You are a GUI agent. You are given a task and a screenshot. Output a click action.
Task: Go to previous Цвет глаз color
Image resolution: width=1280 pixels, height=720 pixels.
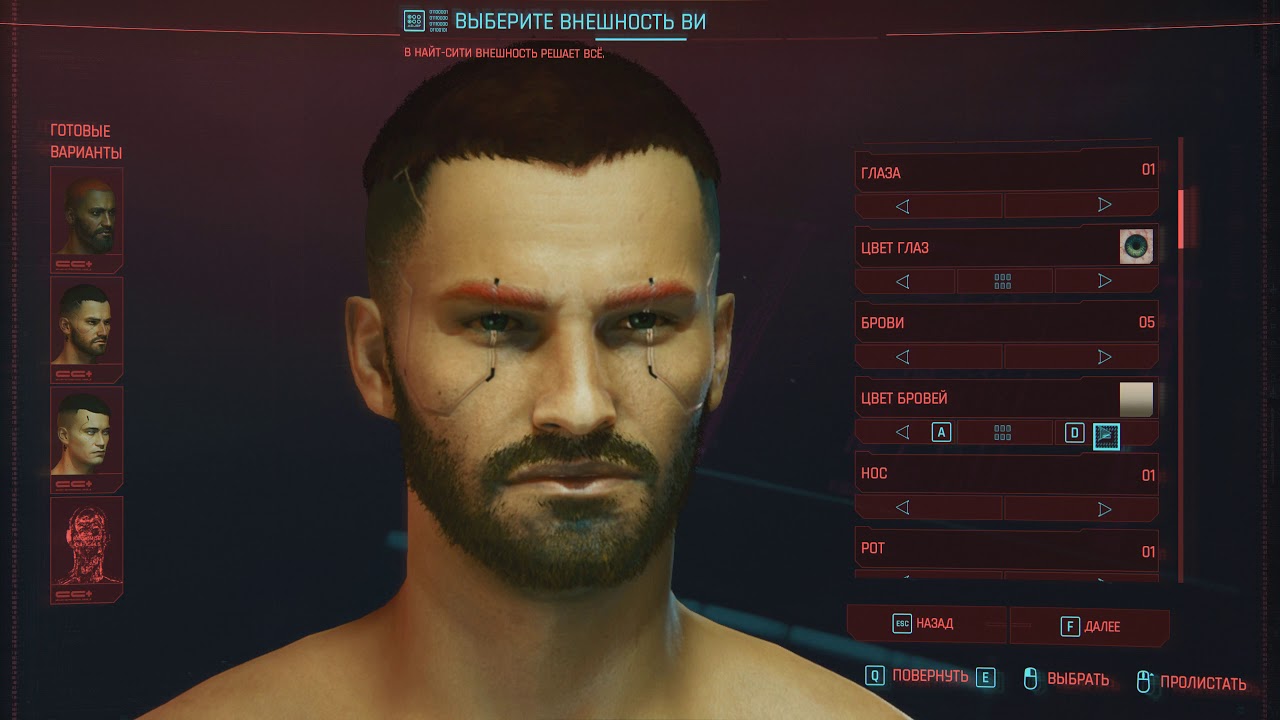pyautogui.click(x=902, y=282)
